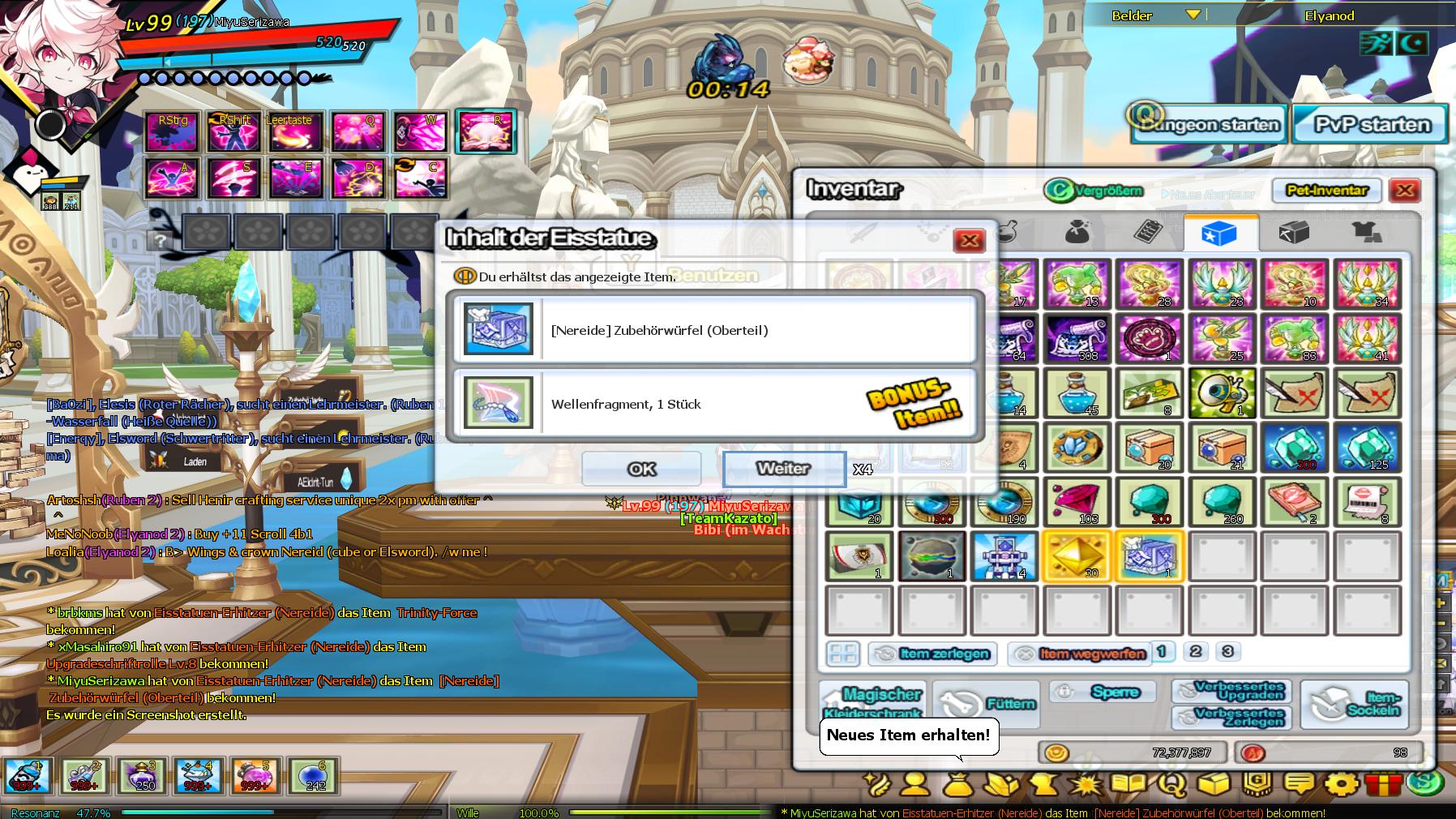Select the blue star cube inventory tab
Viewport: 1456px width, 819px height.
(1220, 234)
